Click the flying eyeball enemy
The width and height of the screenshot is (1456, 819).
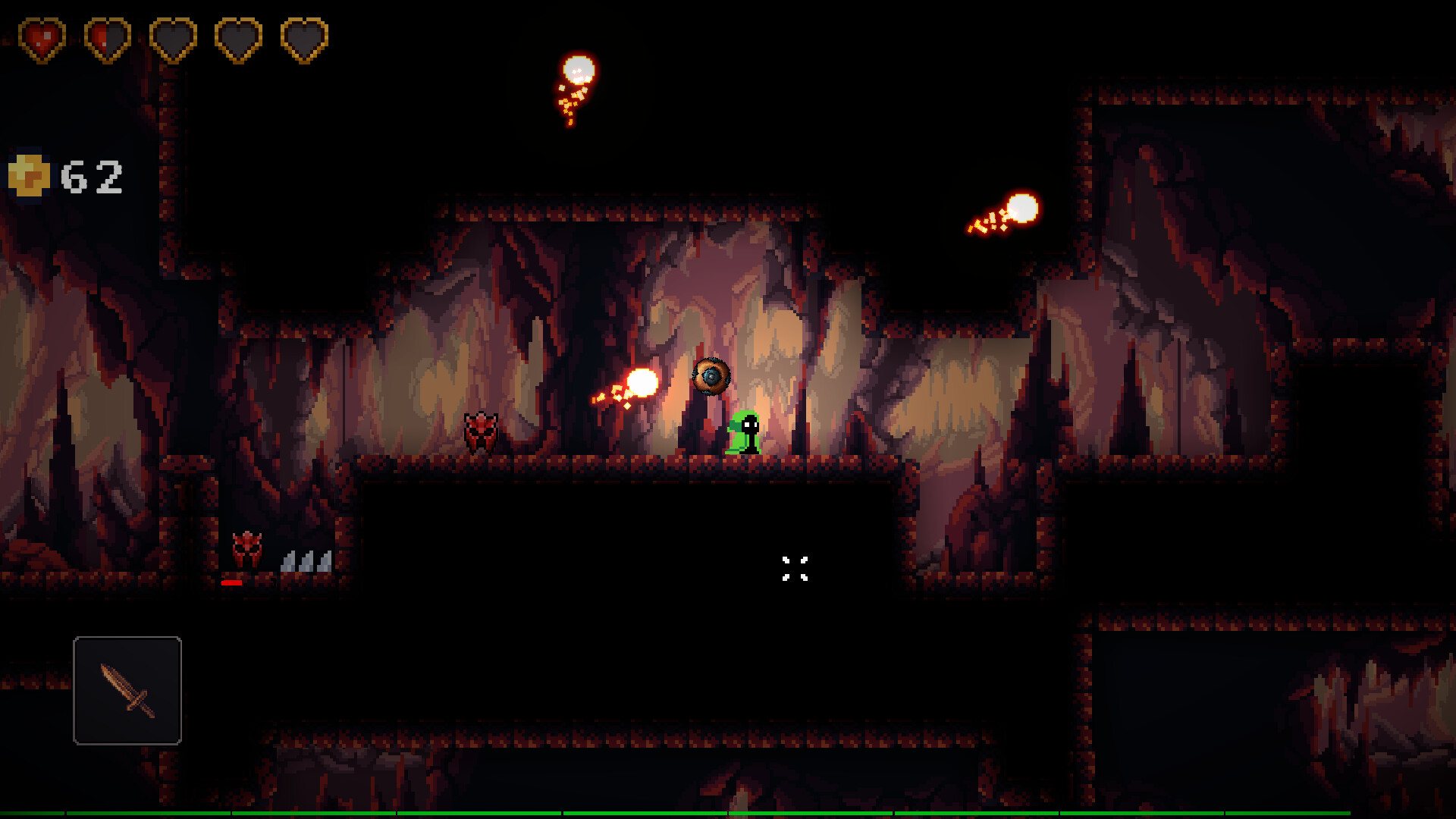pos(711,375)
